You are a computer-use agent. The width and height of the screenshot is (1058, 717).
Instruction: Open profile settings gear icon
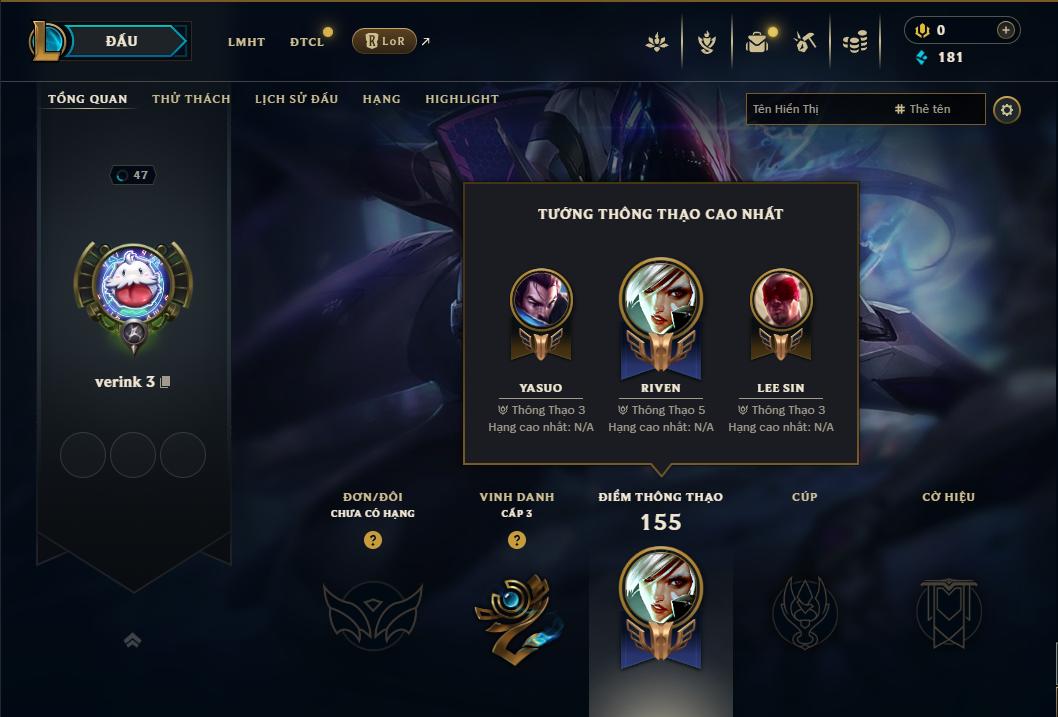click(x=1007, y=109)
